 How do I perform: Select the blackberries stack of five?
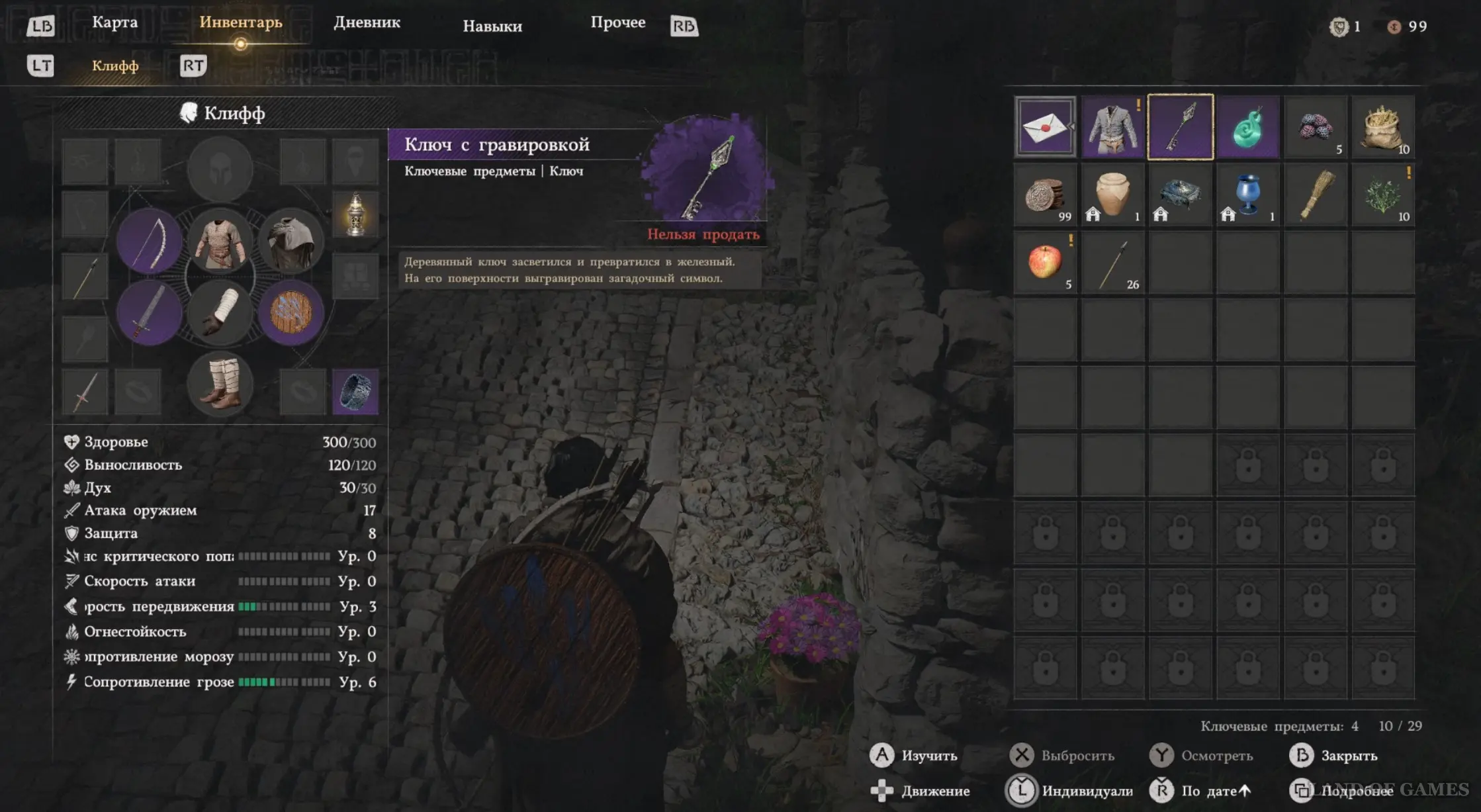[1316, 127]
